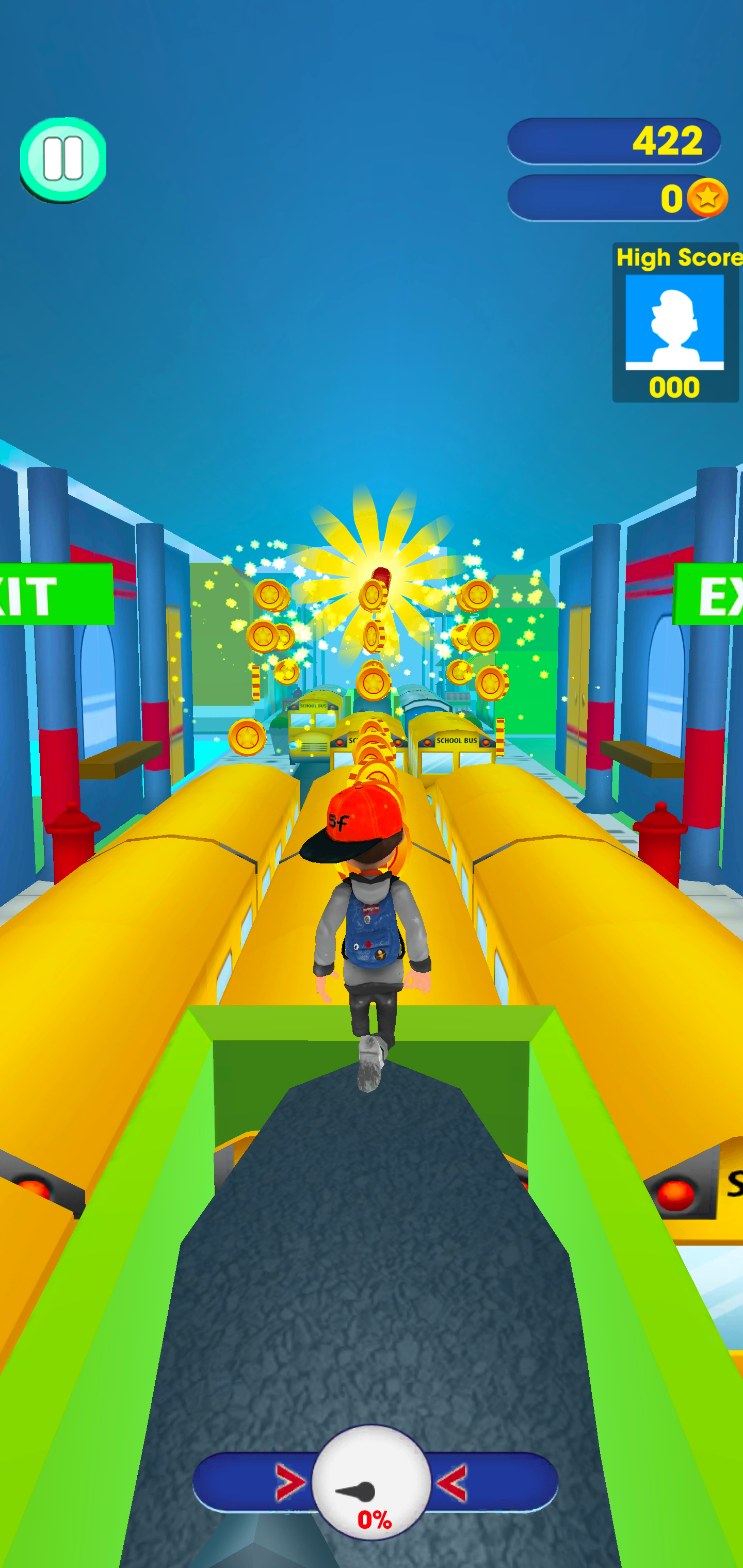Expand the score counter showing 422

click(x=615, y=141)
